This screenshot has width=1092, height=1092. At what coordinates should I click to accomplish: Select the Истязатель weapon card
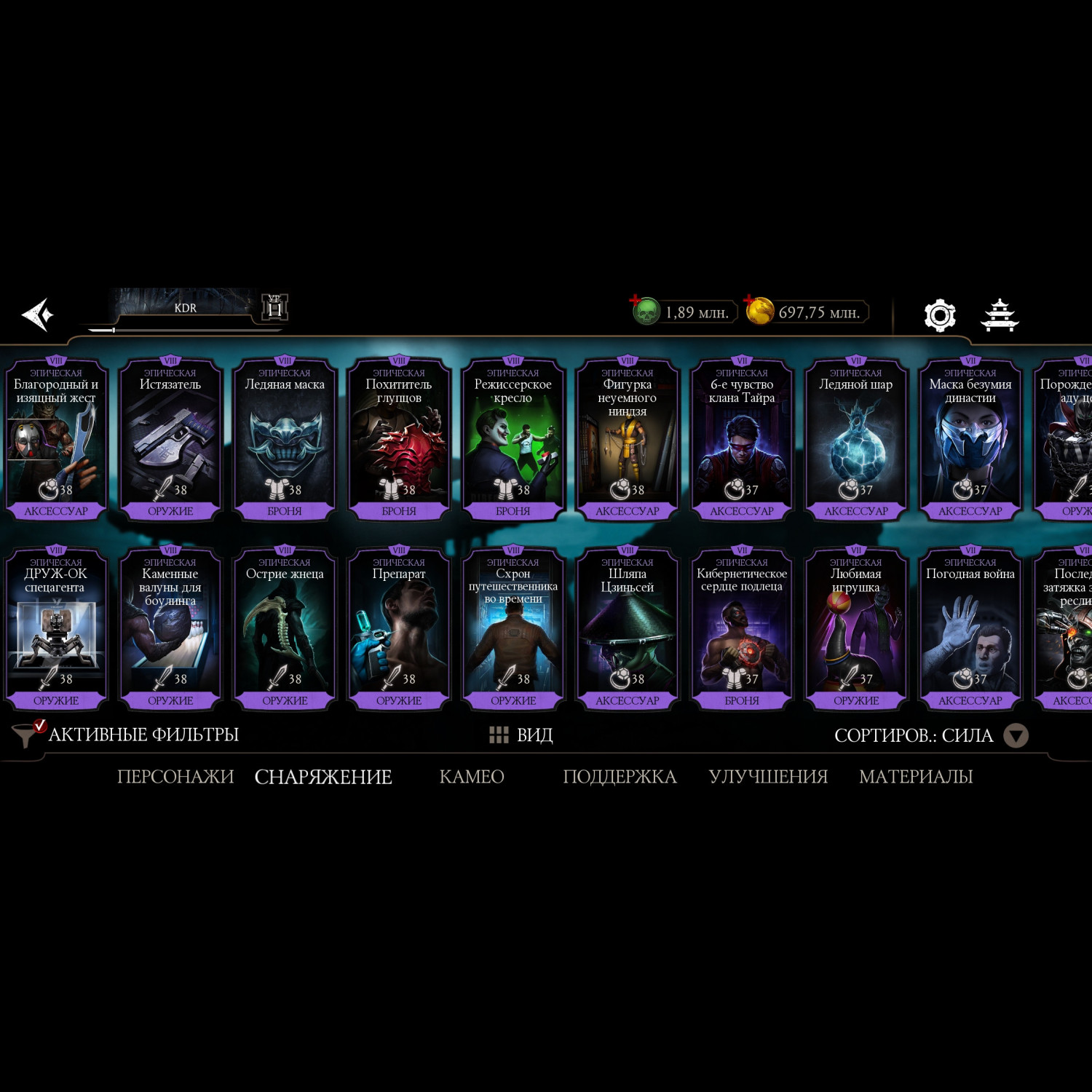(170, 438)
